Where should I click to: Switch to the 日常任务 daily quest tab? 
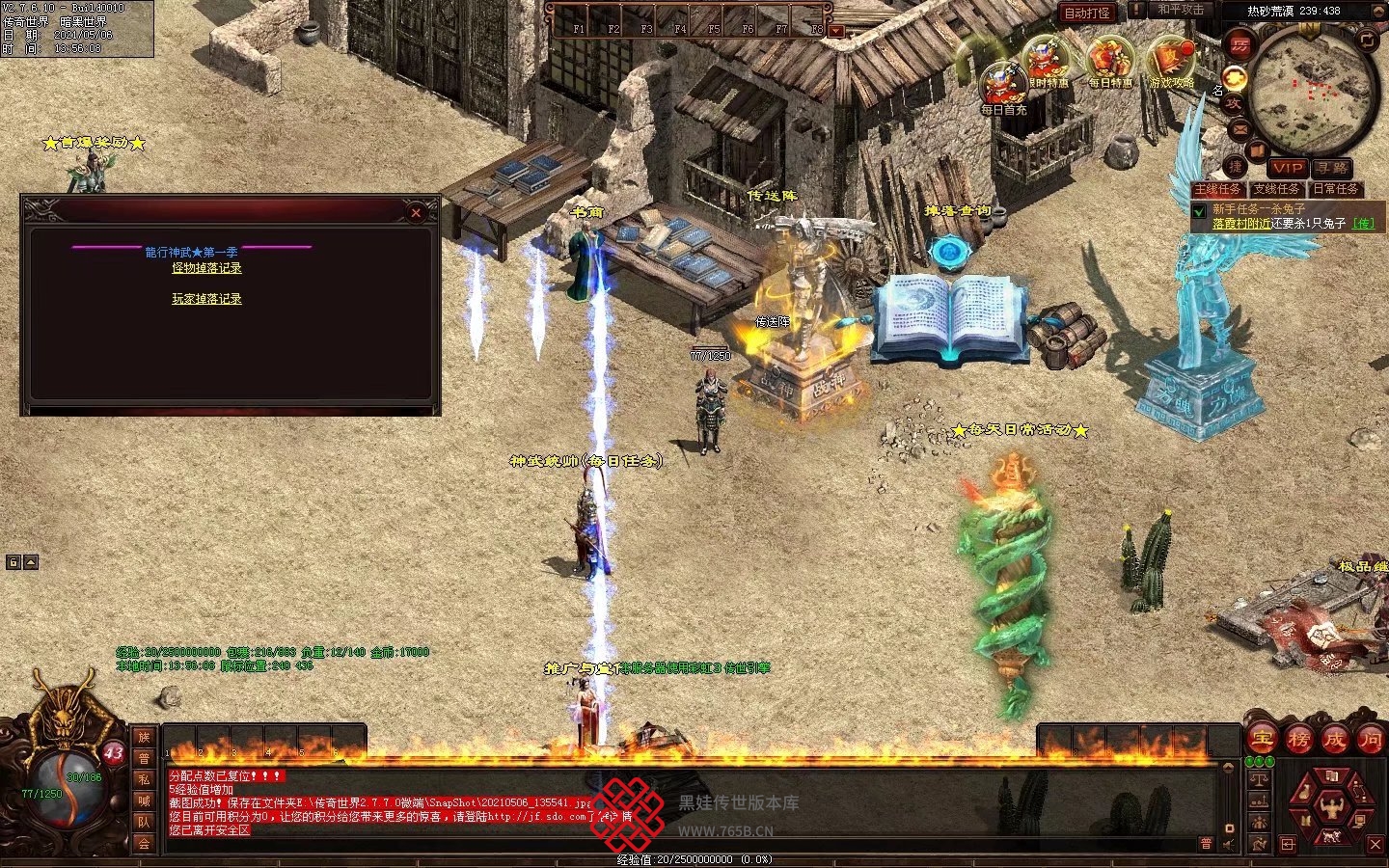tap(1336, 189)
